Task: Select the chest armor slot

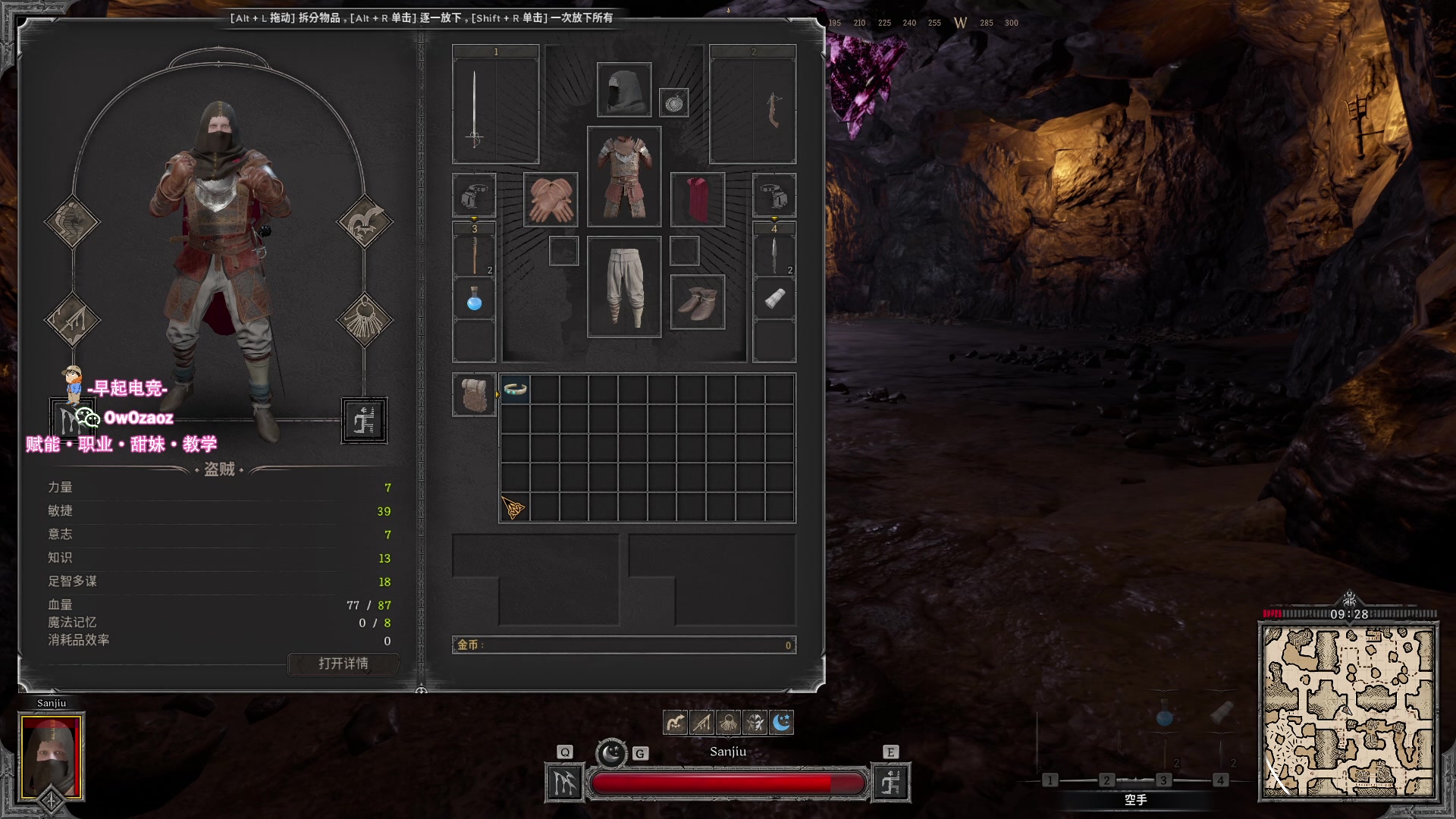Action: pos(623,177)
